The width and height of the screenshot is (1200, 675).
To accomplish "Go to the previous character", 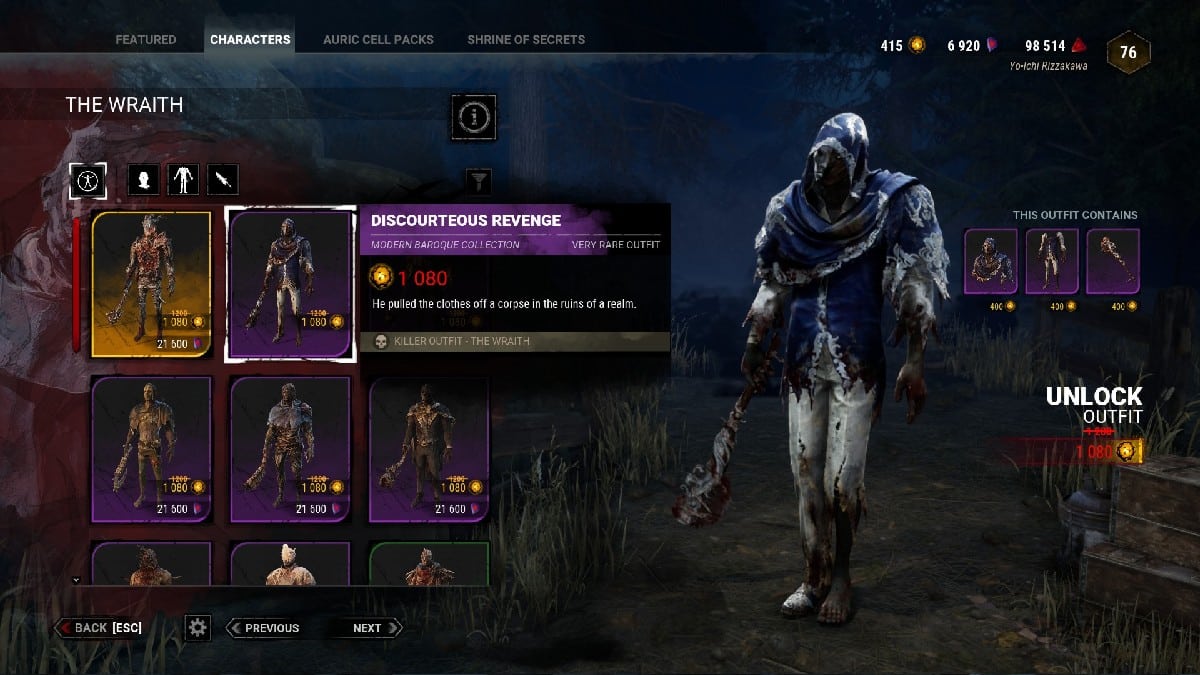I will (x=264, y=628).
